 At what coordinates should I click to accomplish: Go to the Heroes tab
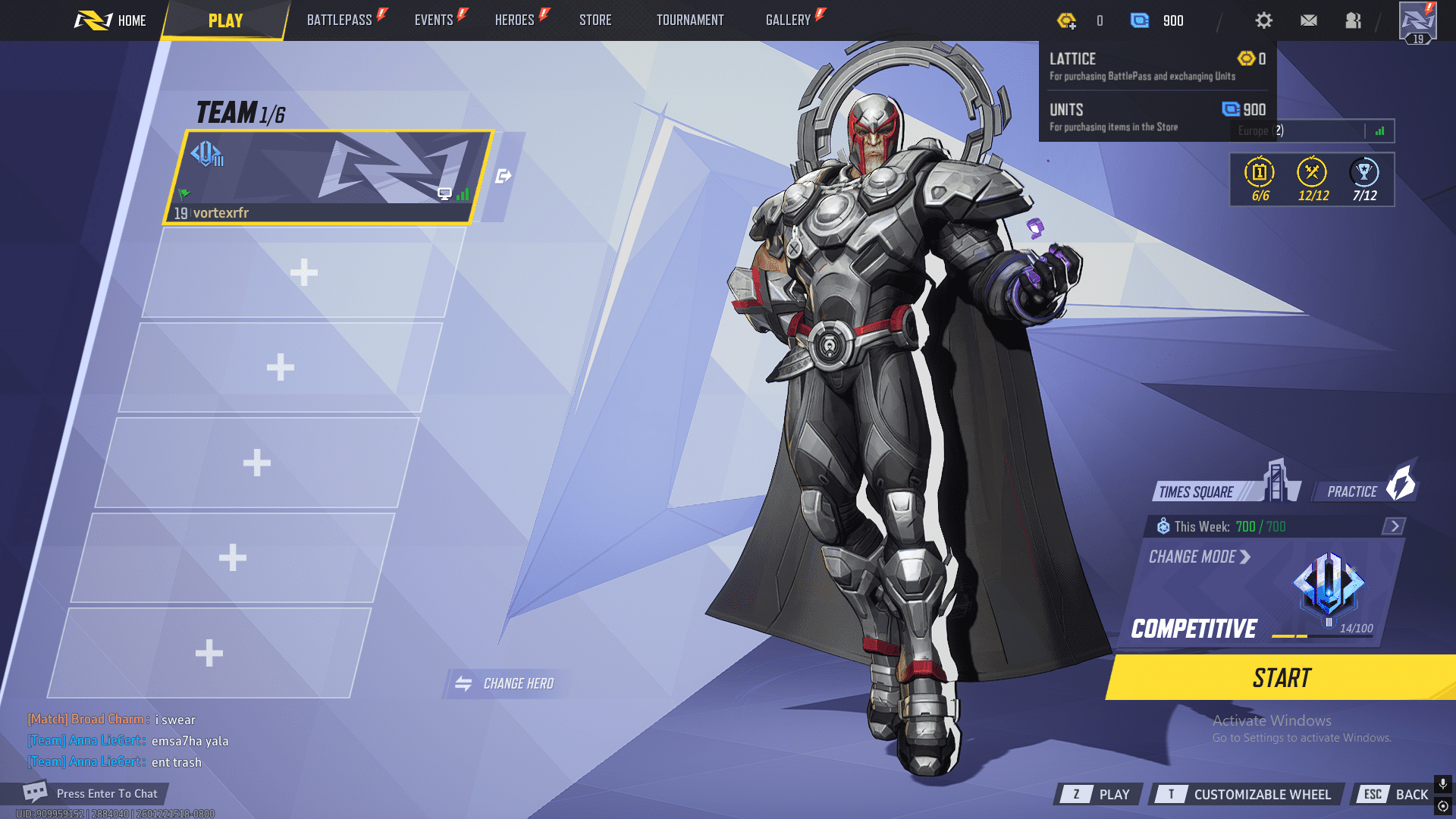point(515,20)
